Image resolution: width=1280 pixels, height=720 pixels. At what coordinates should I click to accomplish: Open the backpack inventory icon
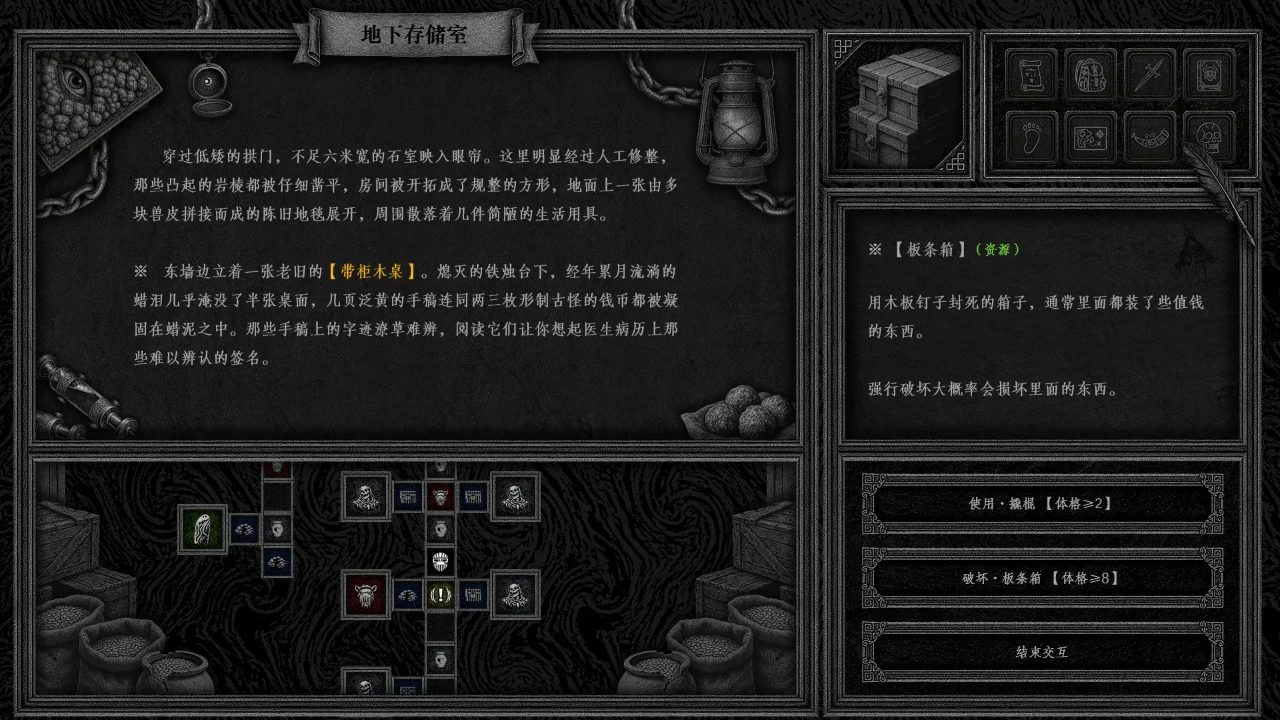[1089, 75]
